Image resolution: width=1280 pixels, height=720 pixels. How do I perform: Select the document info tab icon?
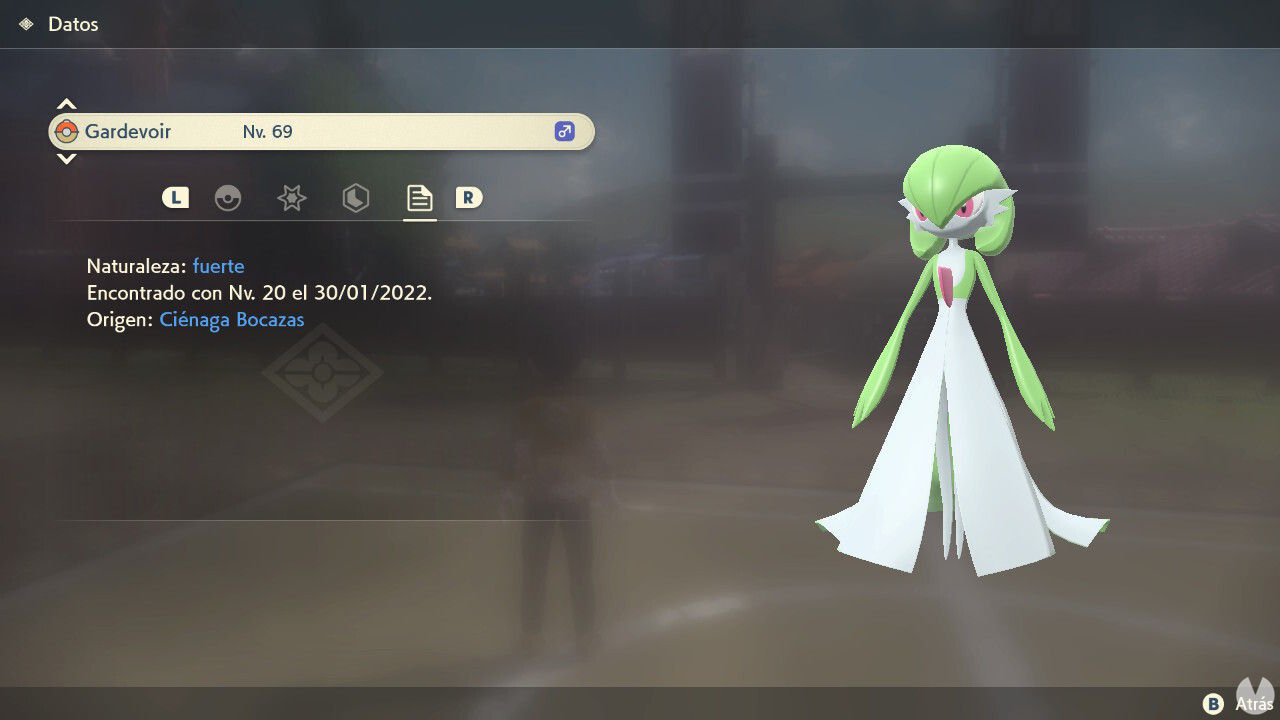(419, 197)
